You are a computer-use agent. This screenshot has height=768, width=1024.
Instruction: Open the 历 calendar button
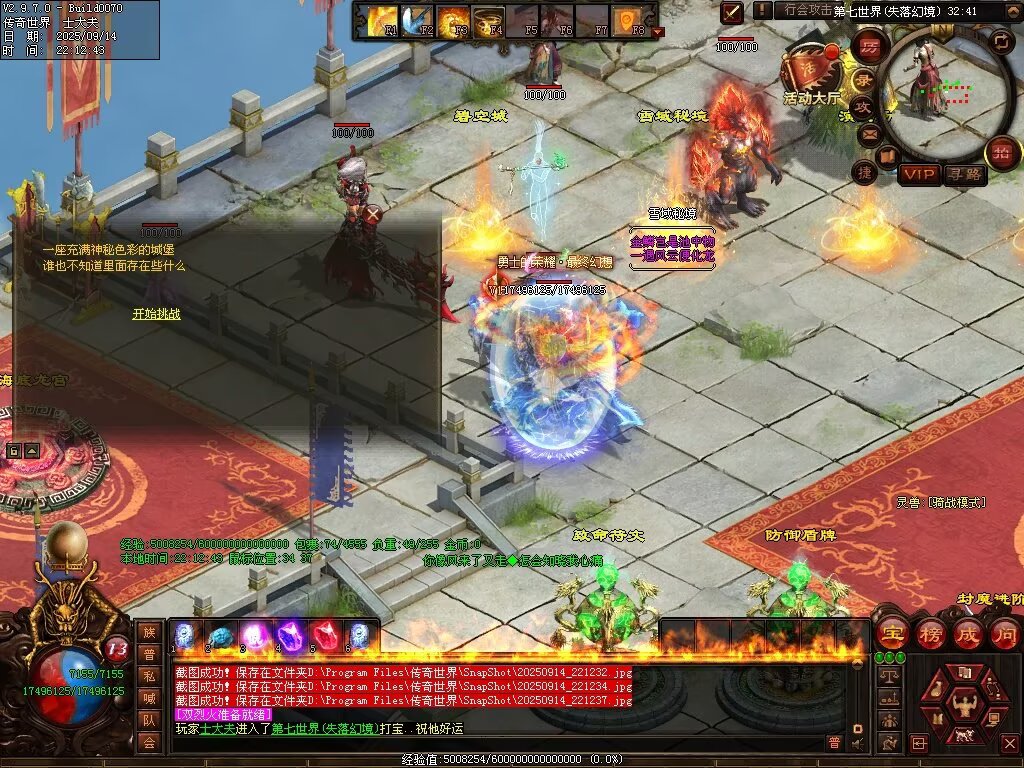click(870, 46)
